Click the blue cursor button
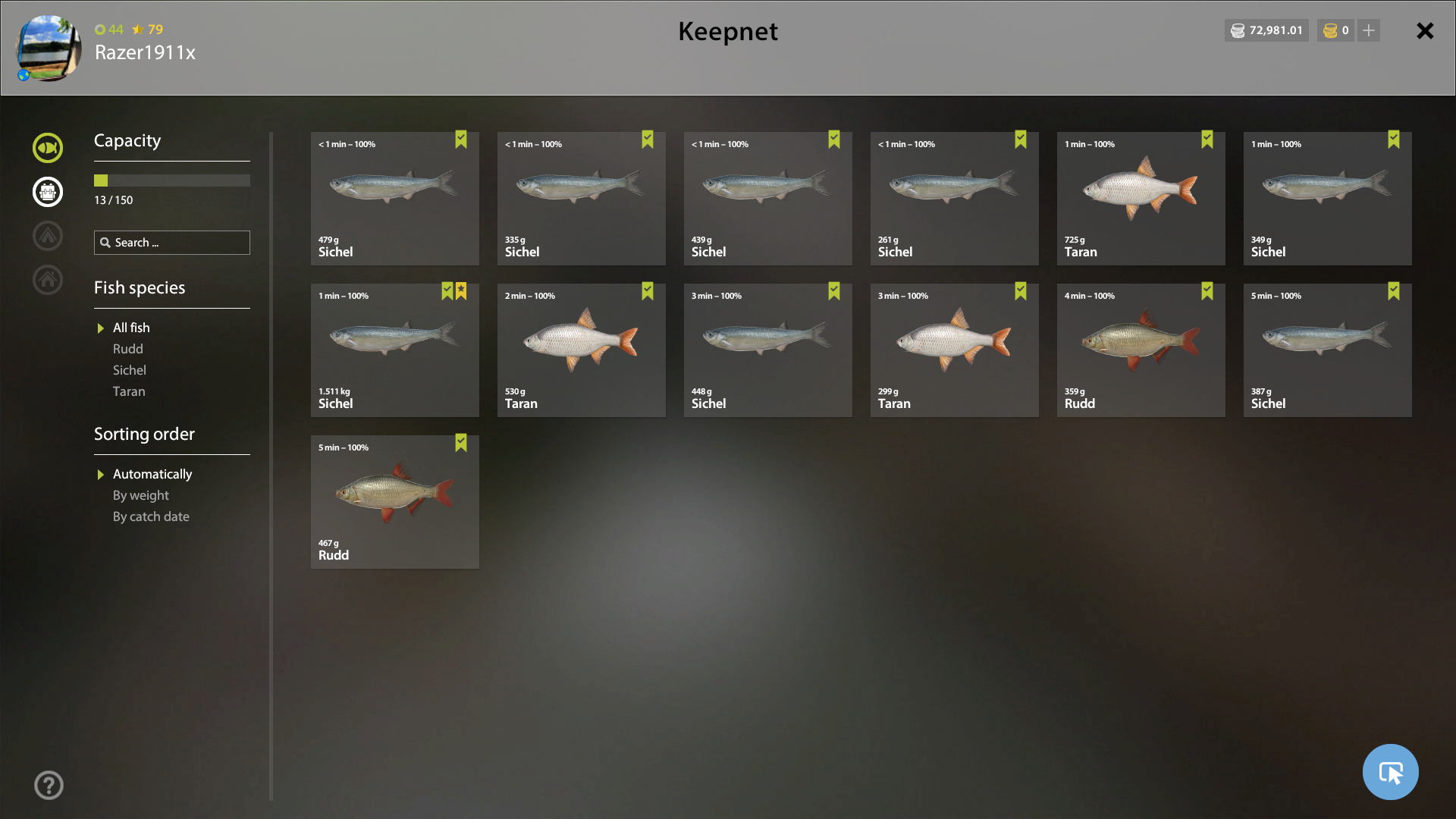The width and height of the screenshot is (1456, 819). pos(1390,772)
